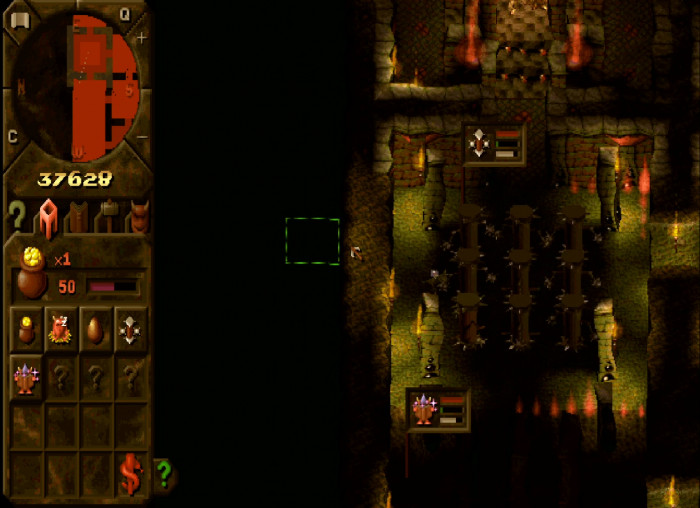Activate the red dollar sell tool
This screenshot has height=508, width=700.
click(x=130, y=473)
